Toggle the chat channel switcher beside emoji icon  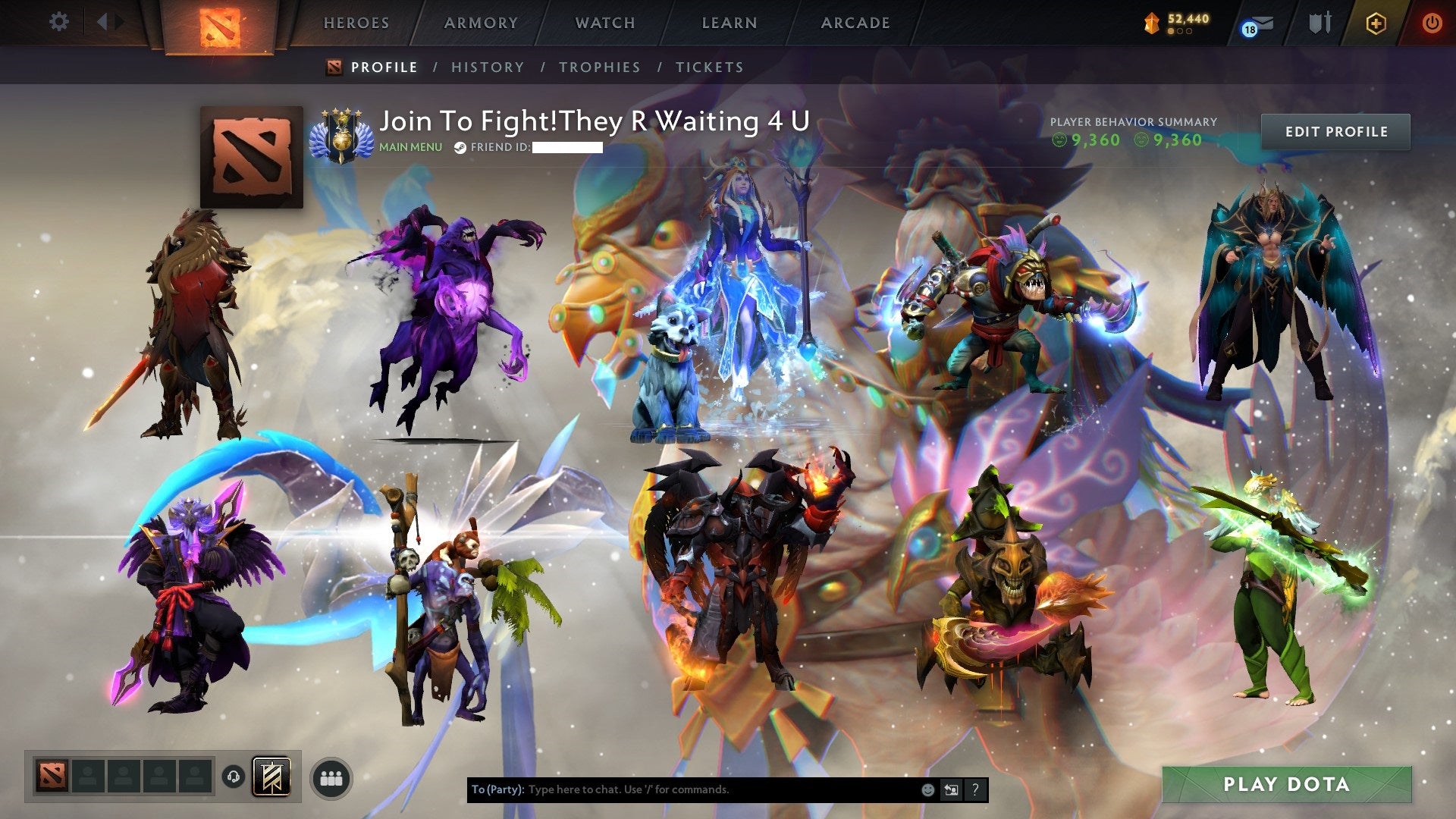pos(951,789)
